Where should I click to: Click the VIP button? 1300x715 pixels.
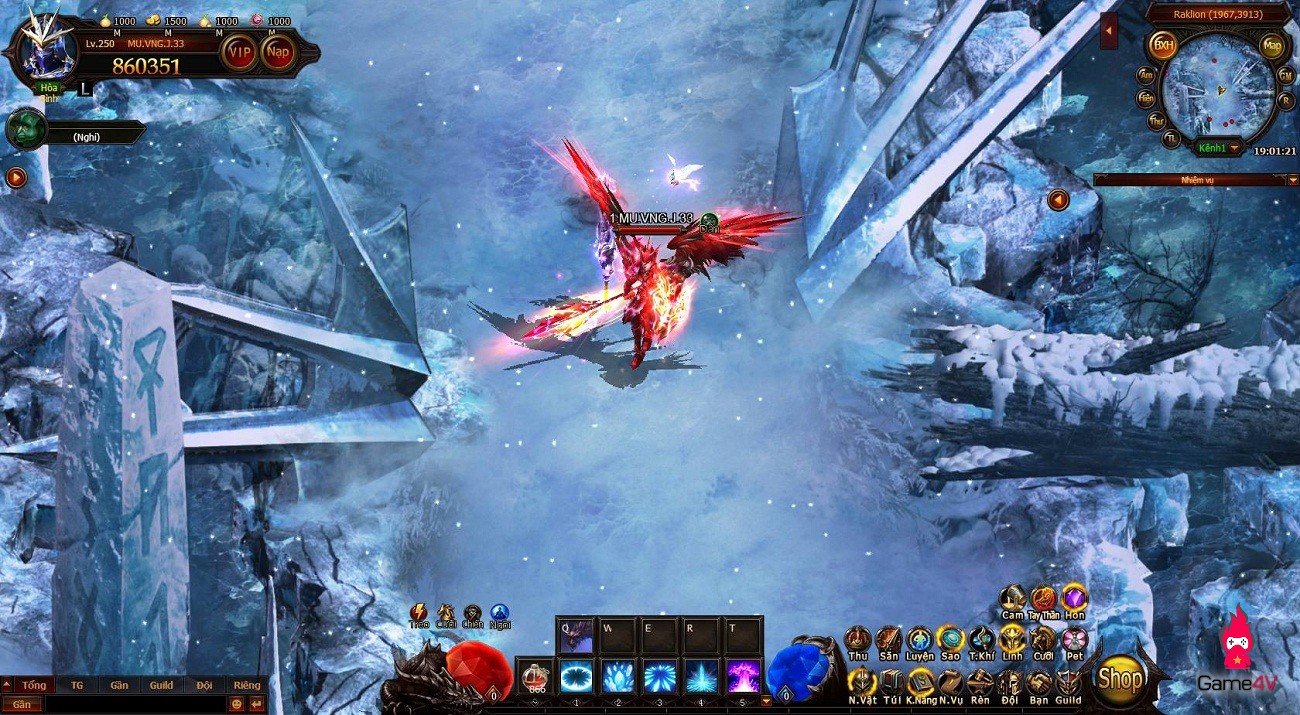click(x=239, y=51)
